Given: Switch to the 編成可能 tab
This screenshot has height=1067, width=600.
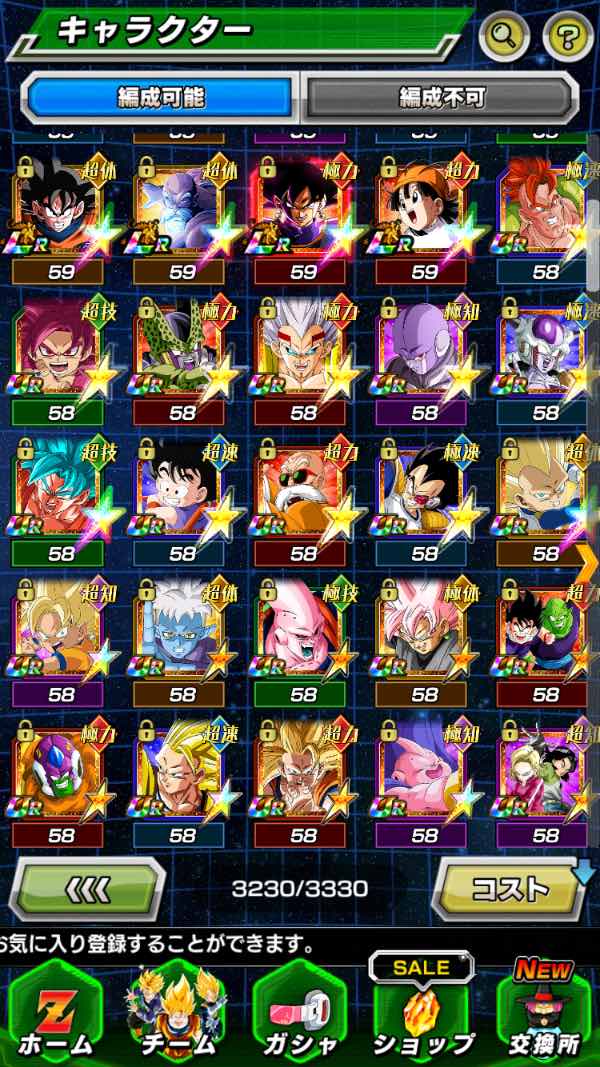Looking at the screenshot, I should [161, 97].
